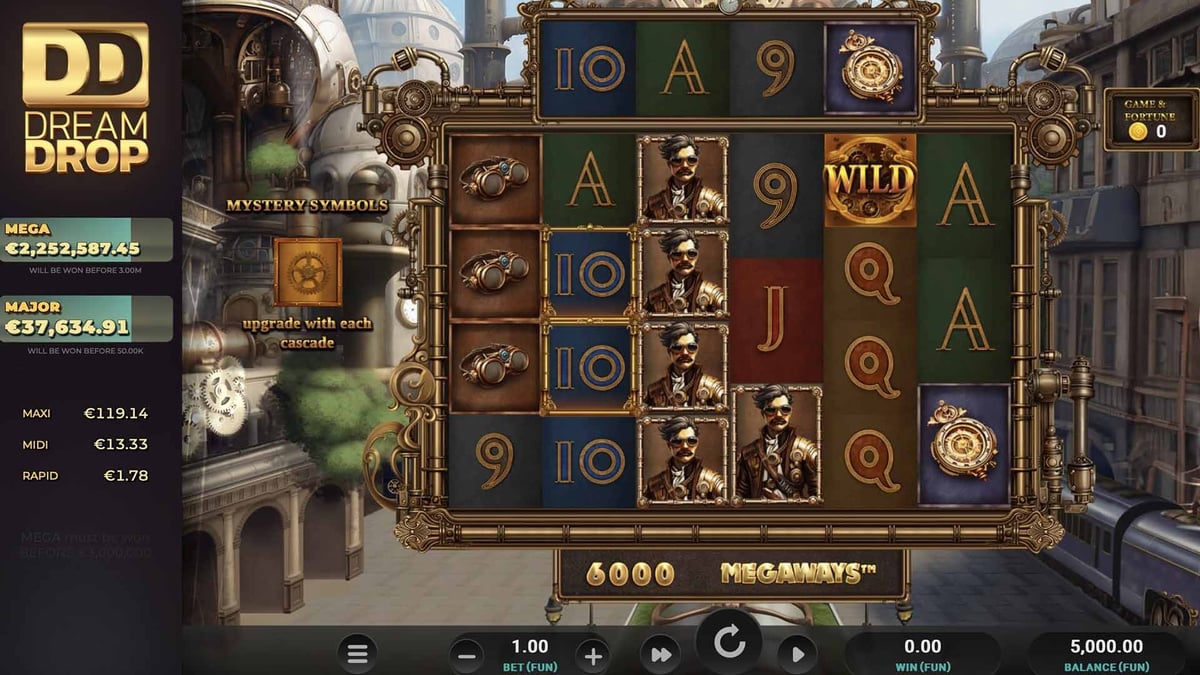
Task: Show the Major jackpot details
Action: [87, 319]
